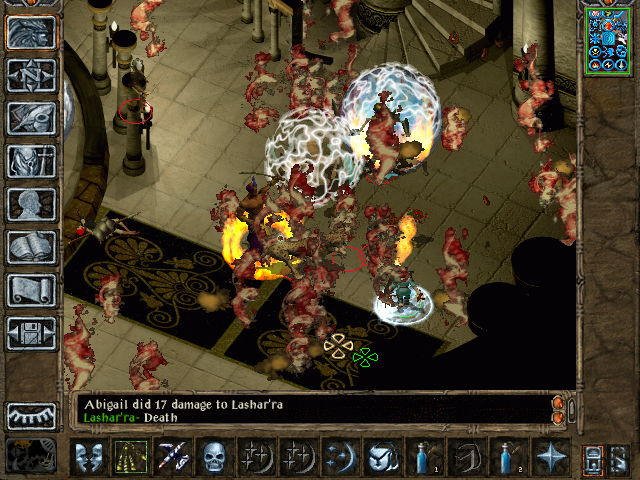Viewport: 640px width, 480px height.
Task: Activate the skull ability icon
Action: coord(216,457)
